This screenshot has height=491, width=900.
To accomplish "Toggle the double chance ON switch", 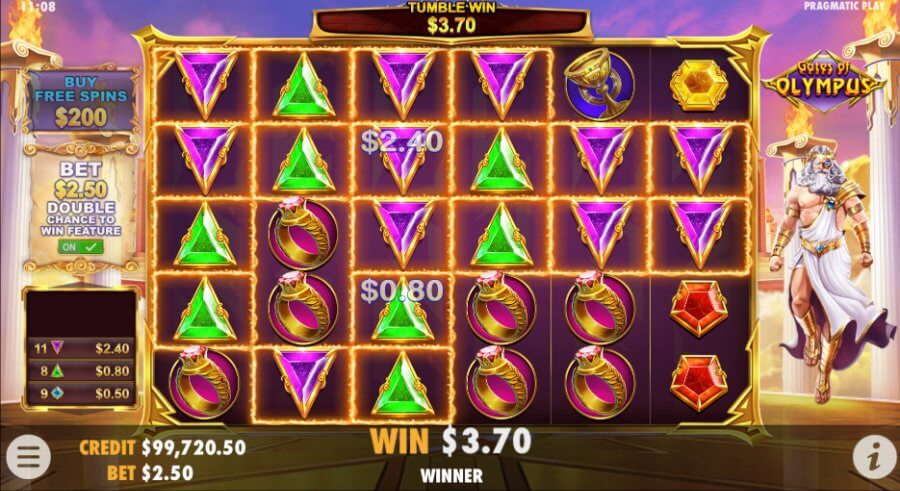I will 82,246.
